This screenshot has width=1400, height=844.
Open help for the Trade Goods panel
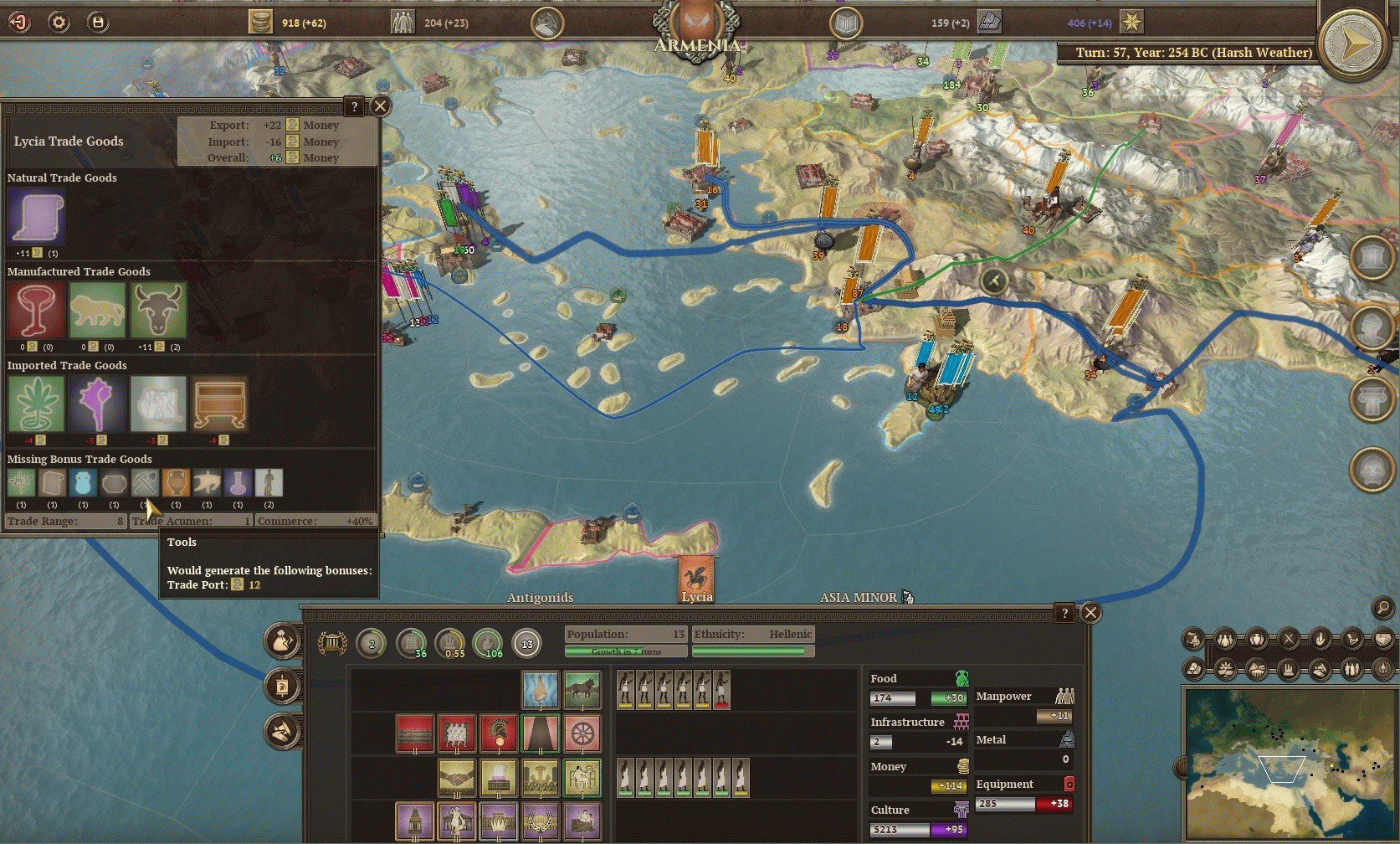point(354,106)
